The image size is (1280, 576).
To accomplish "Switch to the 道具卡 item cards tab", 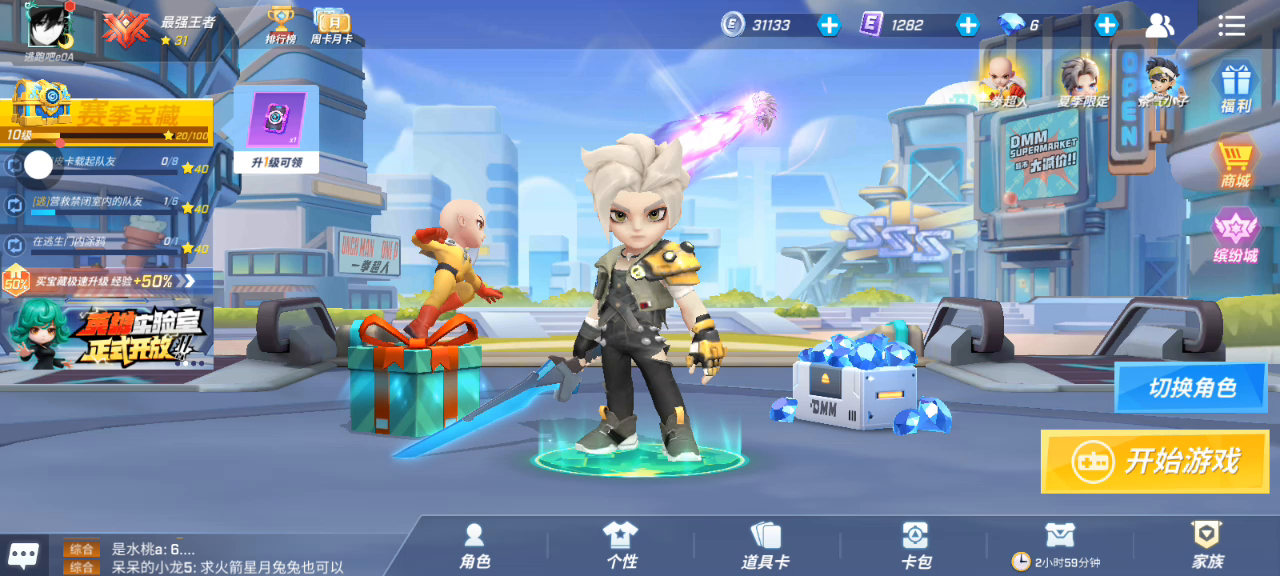I will click(765, 546).
